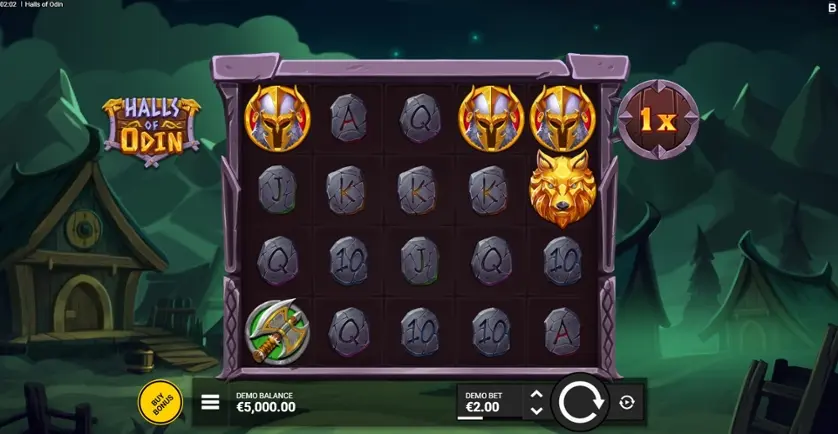Spin the reels
838x434 pixels.
click(x=580, y=402)
